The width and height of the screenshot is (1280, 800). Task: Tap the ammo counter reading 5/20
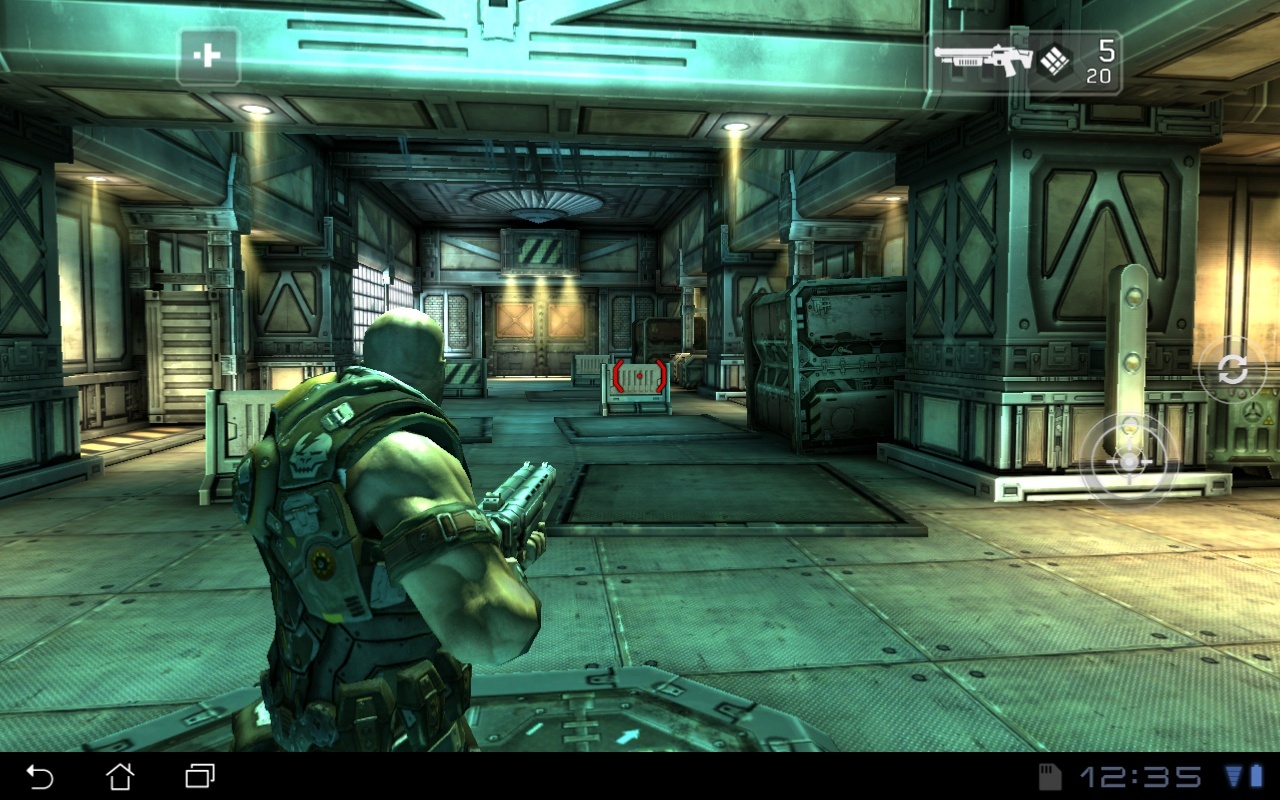[1103, 60]
